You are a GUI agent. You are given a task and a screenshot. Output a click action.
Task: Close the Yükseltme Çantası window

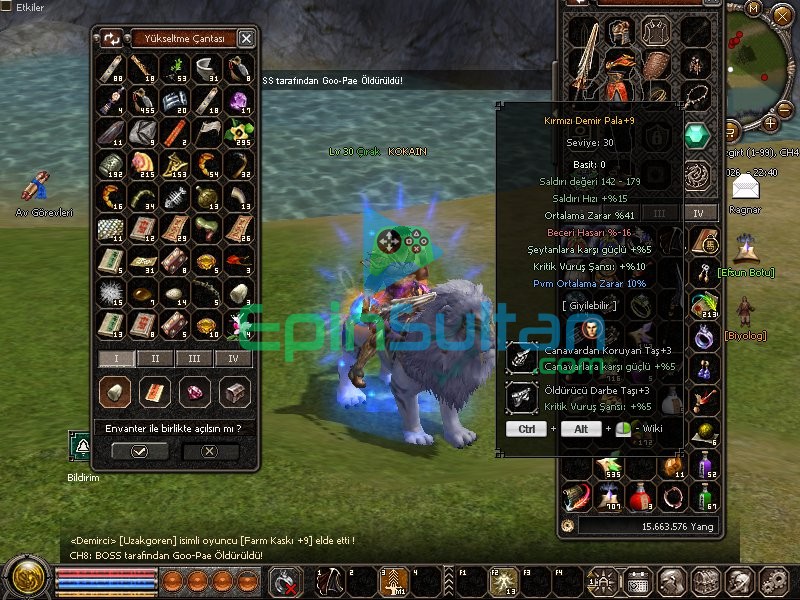(246, 39)
